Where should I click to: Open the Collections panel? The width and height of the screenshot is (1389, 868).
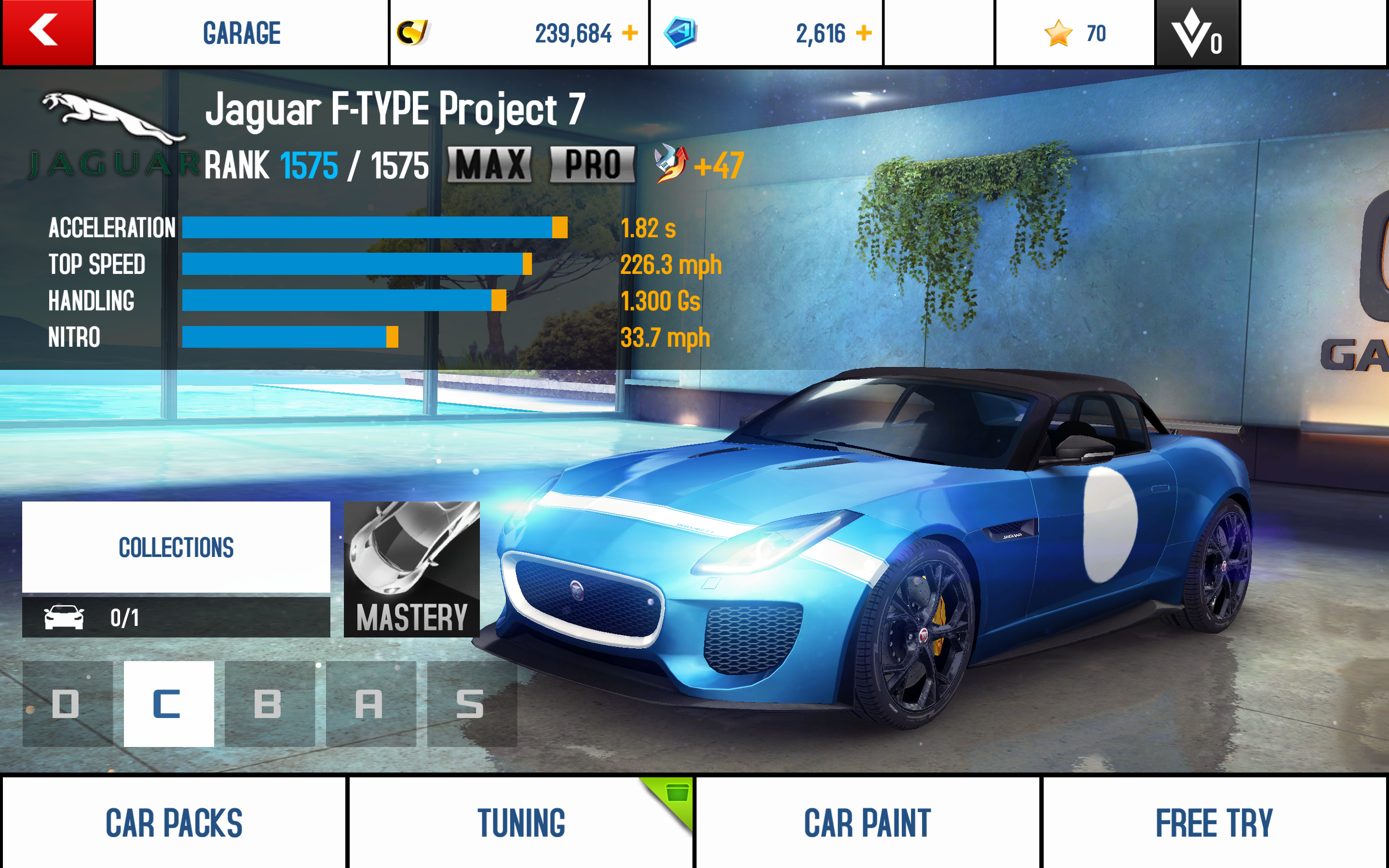(x=176, y=546)
